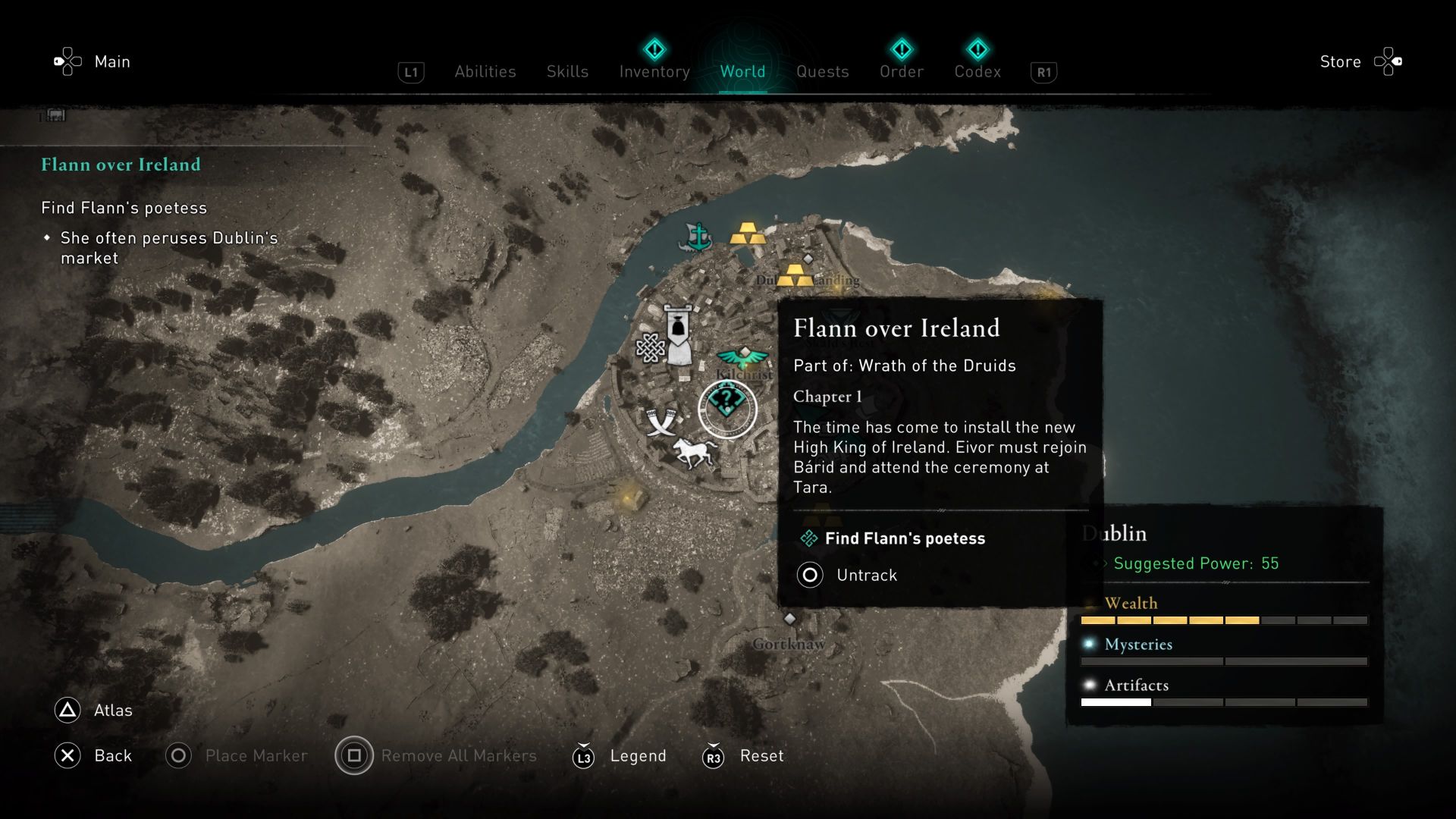This screenshot has width=1456, height=819.
Task: Select the diamond fast travel marker above Gortknaw
Action: pyautogui.click(x=789, y=620)
